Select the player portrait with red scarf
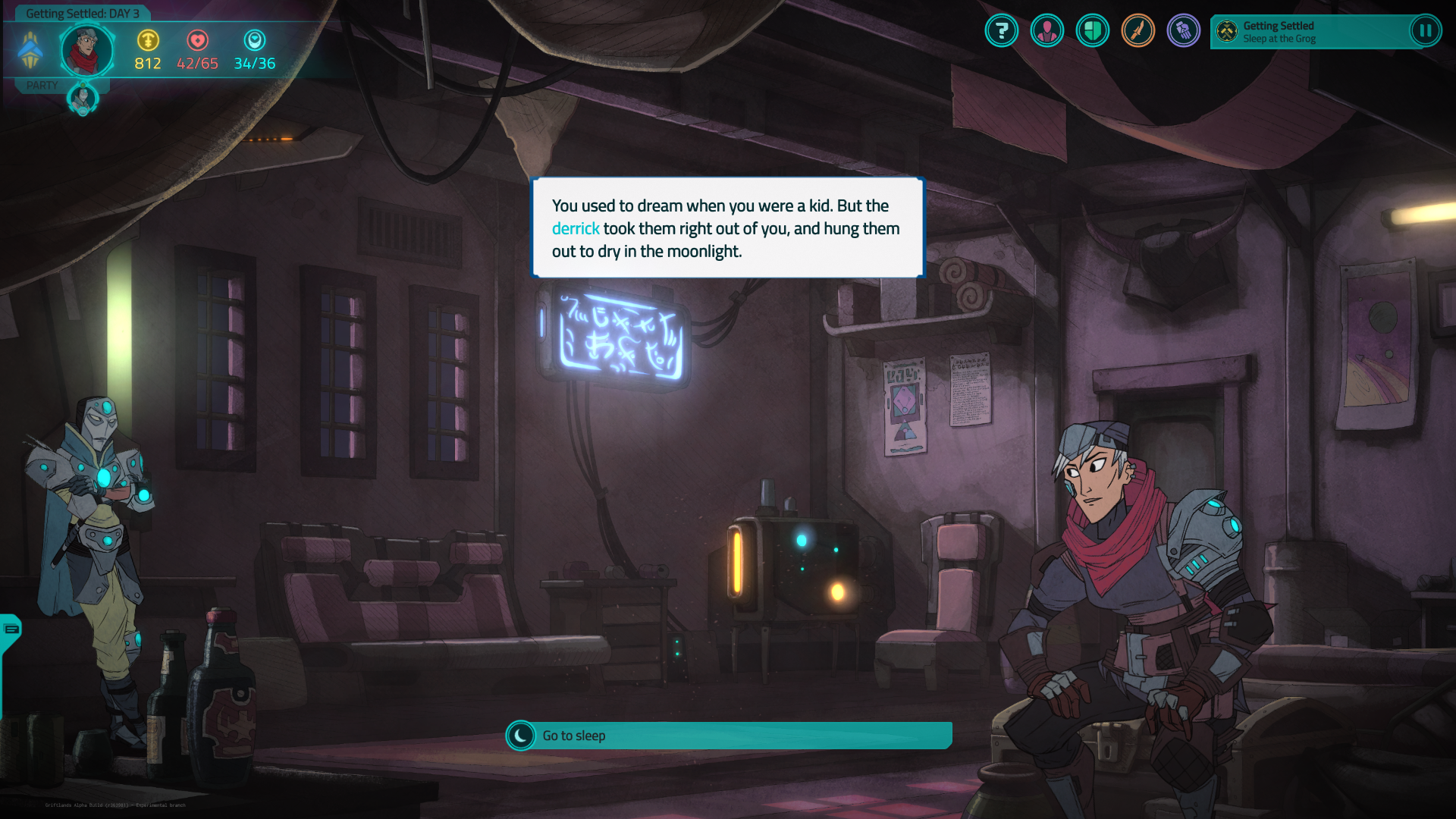 (87, 51)
